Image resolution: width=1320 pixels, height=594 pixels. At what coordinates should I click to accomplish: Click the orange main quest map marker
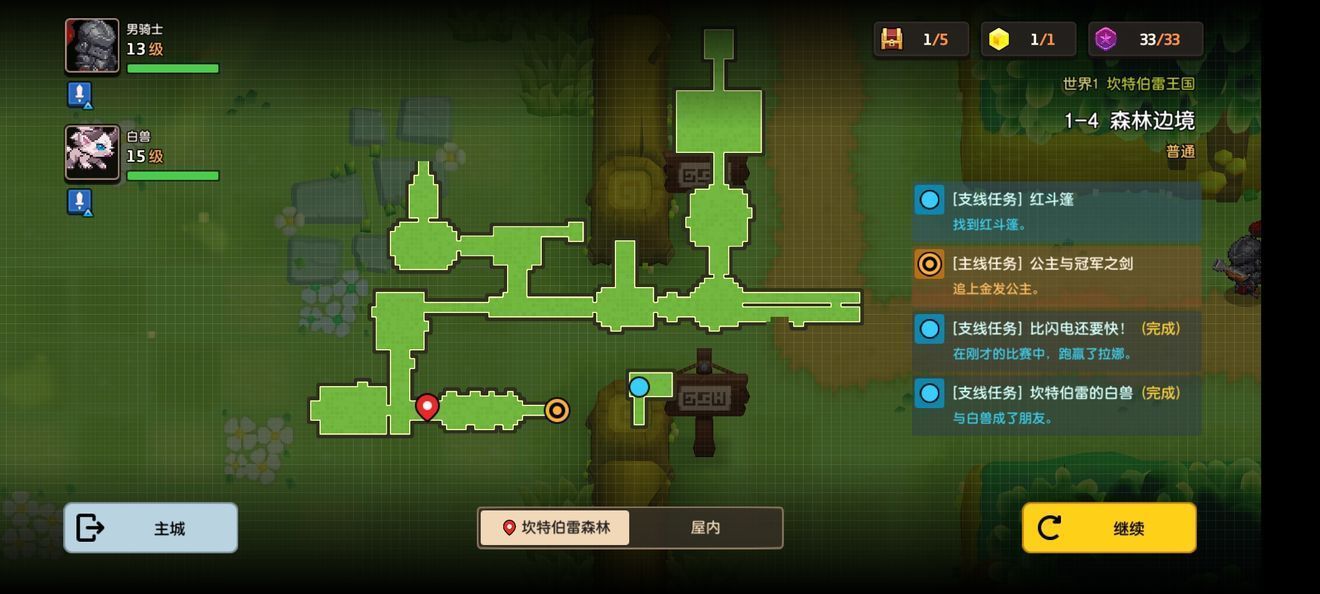557,410
